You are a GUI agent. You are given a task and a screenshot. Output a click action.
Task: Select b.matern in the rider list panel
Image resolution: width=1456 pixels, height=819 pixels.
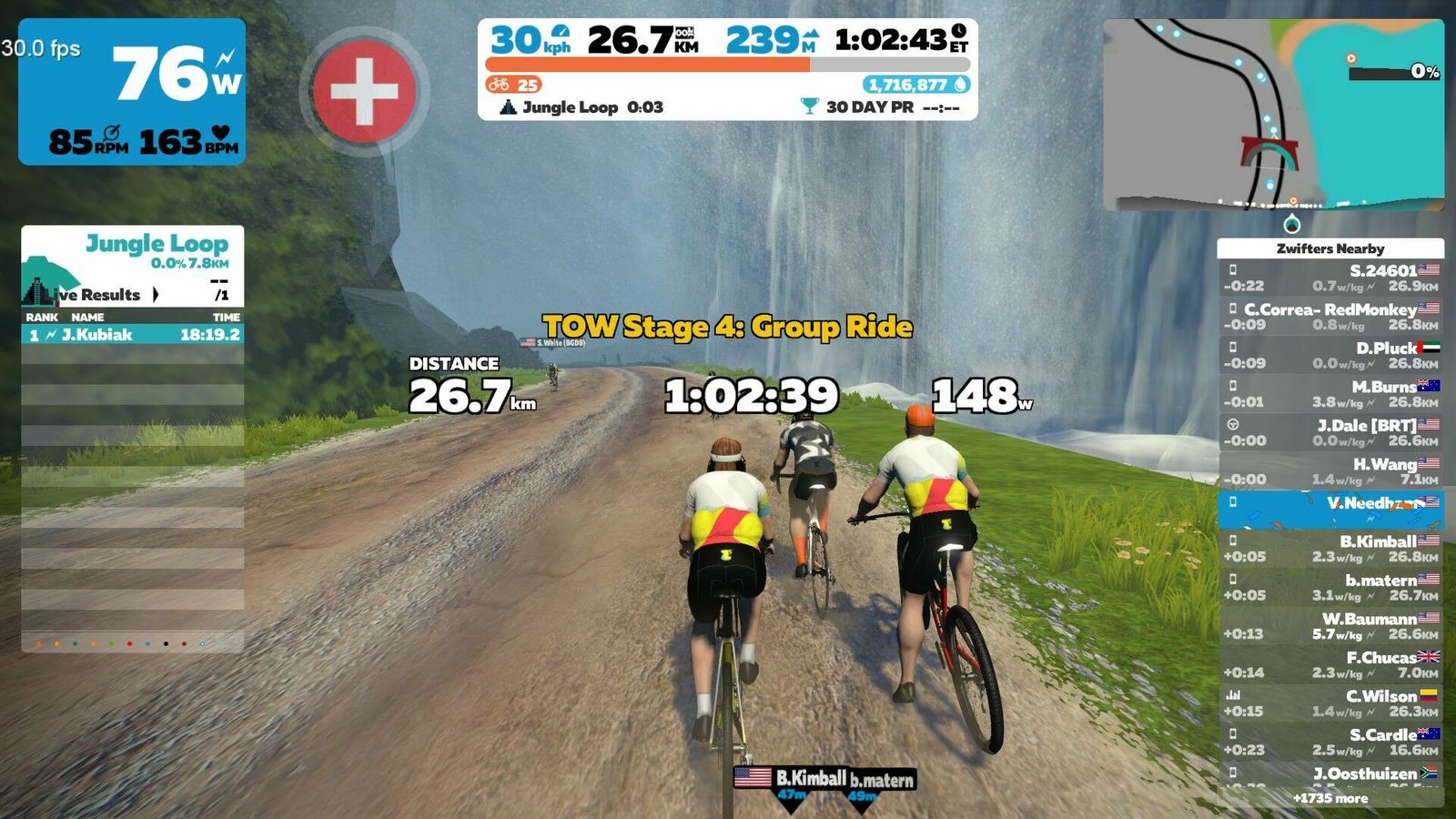pyautogui.click(x=1330, y=587)
